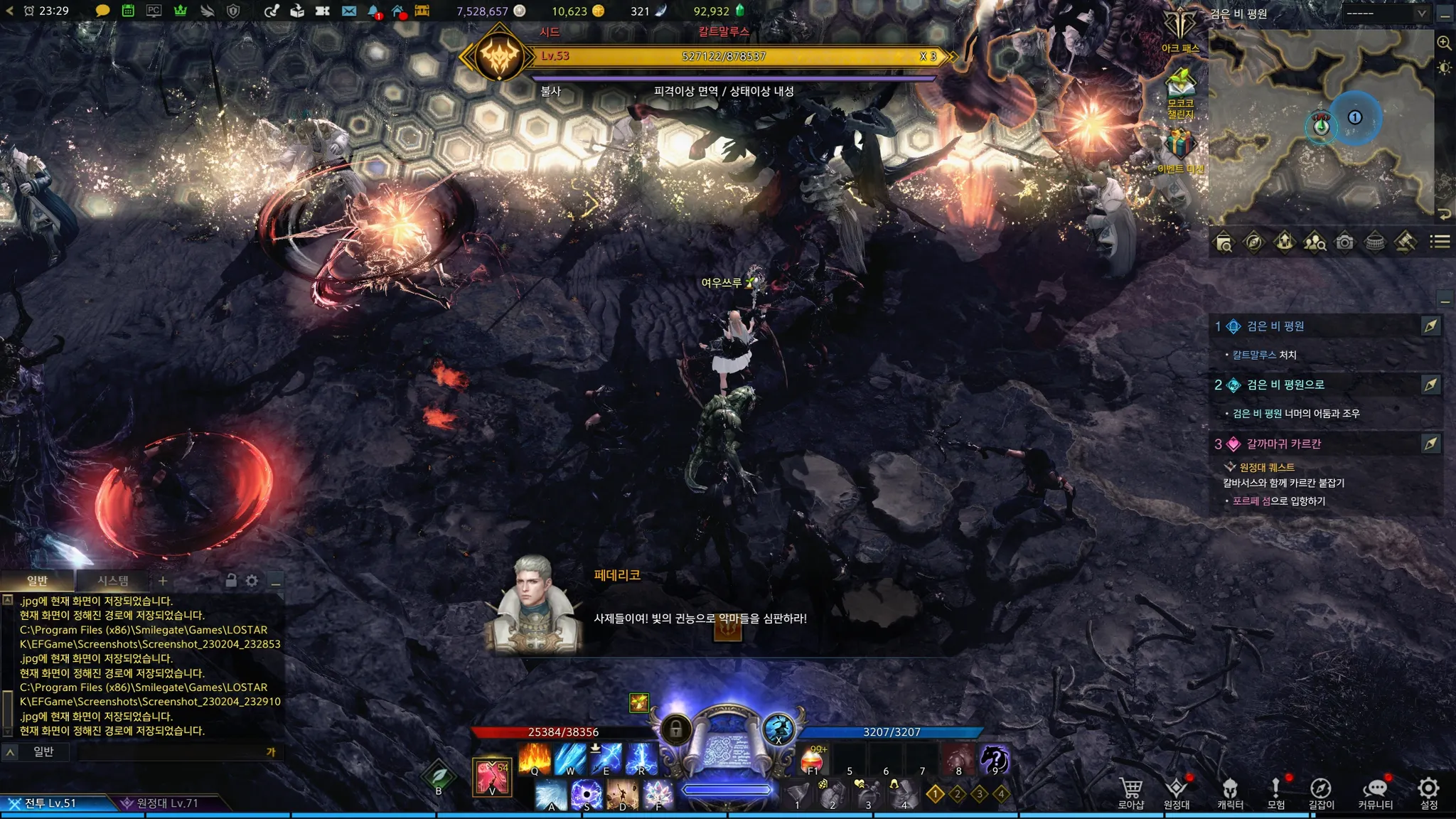Select the 검은 비 평원 quest tracker entry

click(1275, 326)
